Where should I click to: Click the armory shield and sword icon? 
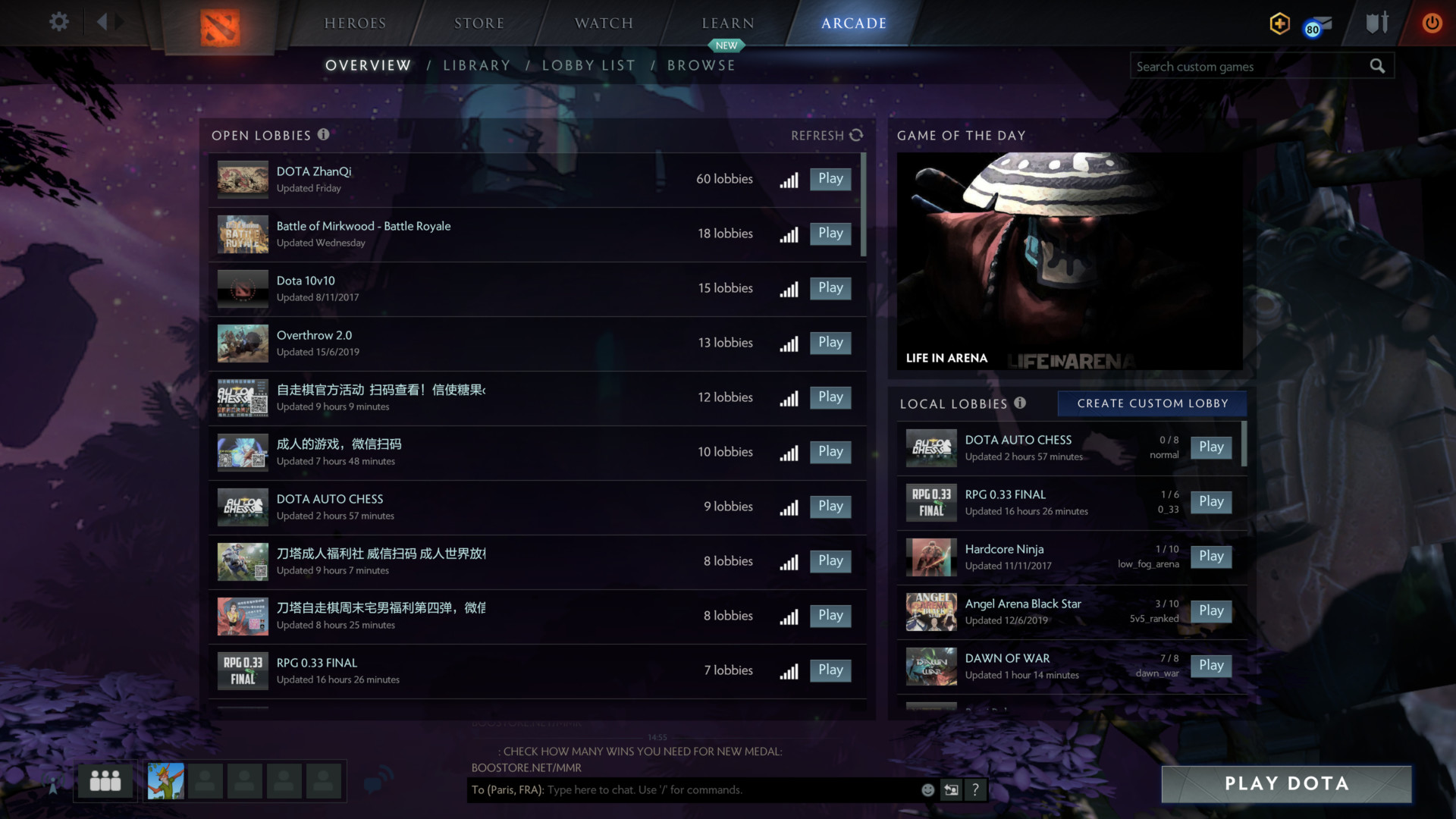click(x=1376, y=24)
